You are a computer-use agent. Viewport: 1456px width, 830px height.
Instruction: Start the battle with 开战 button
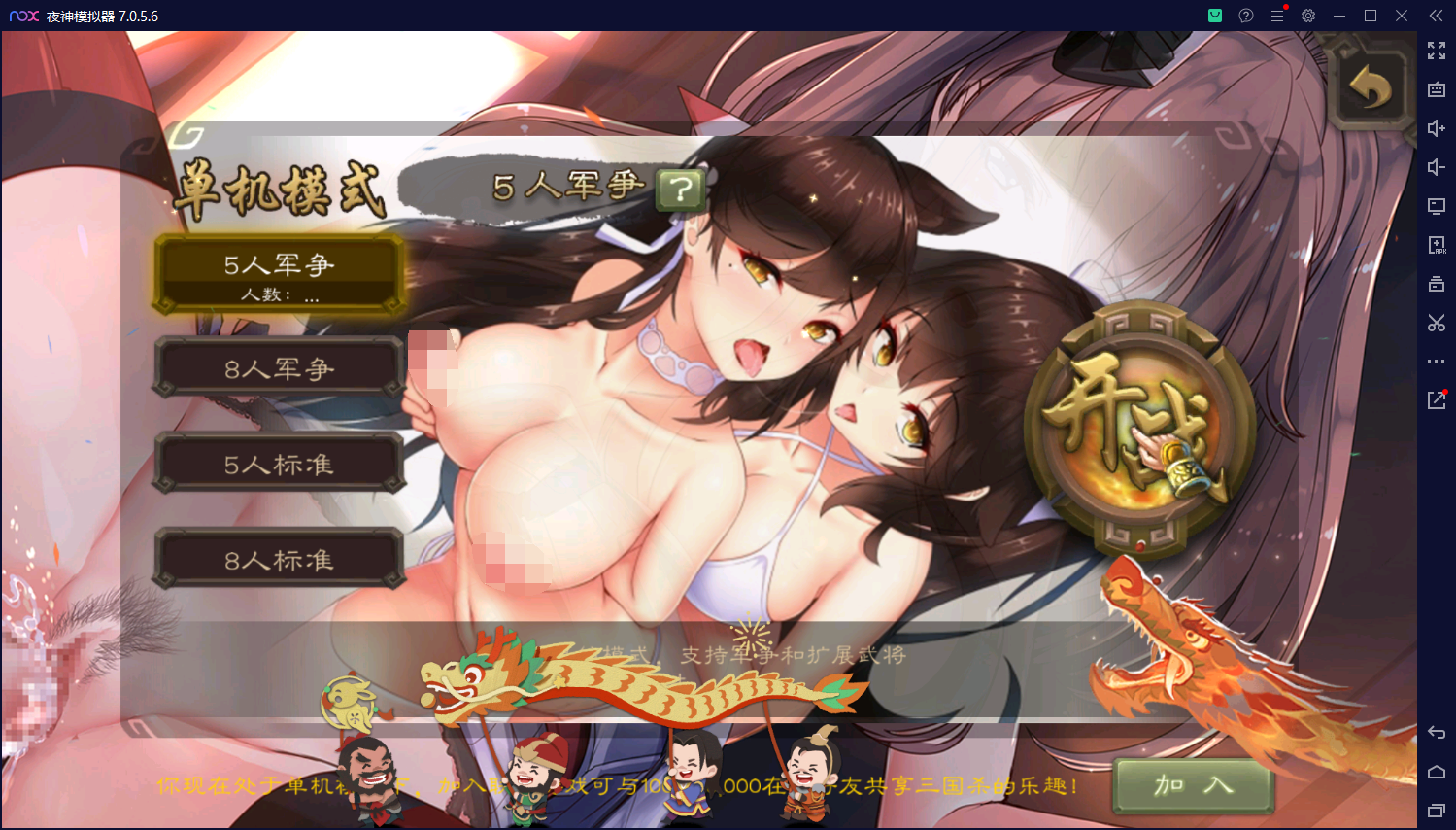coord(1138,429)
